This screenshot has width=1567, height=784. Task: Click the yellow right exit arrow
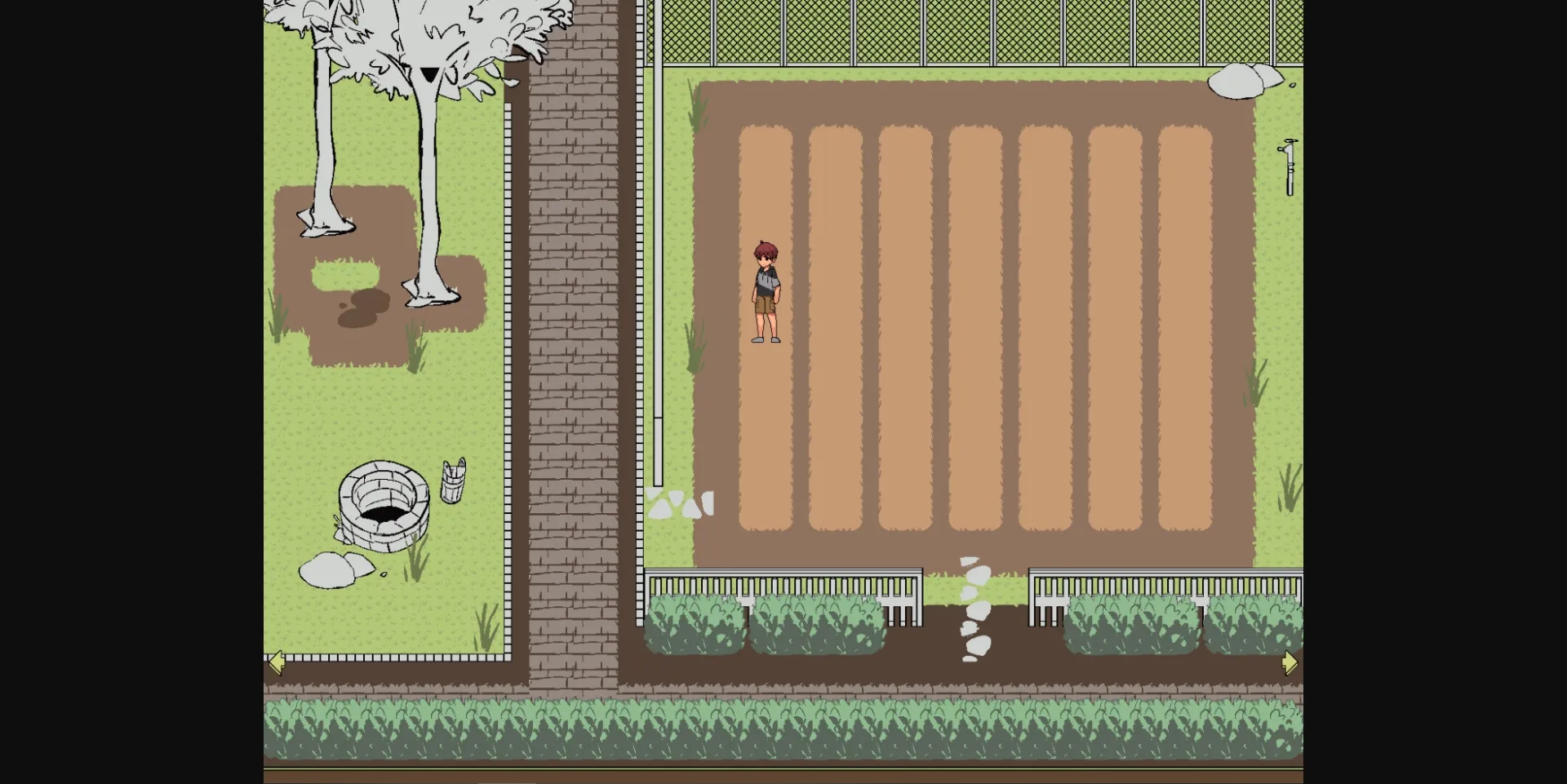[x=1290, y=663]
